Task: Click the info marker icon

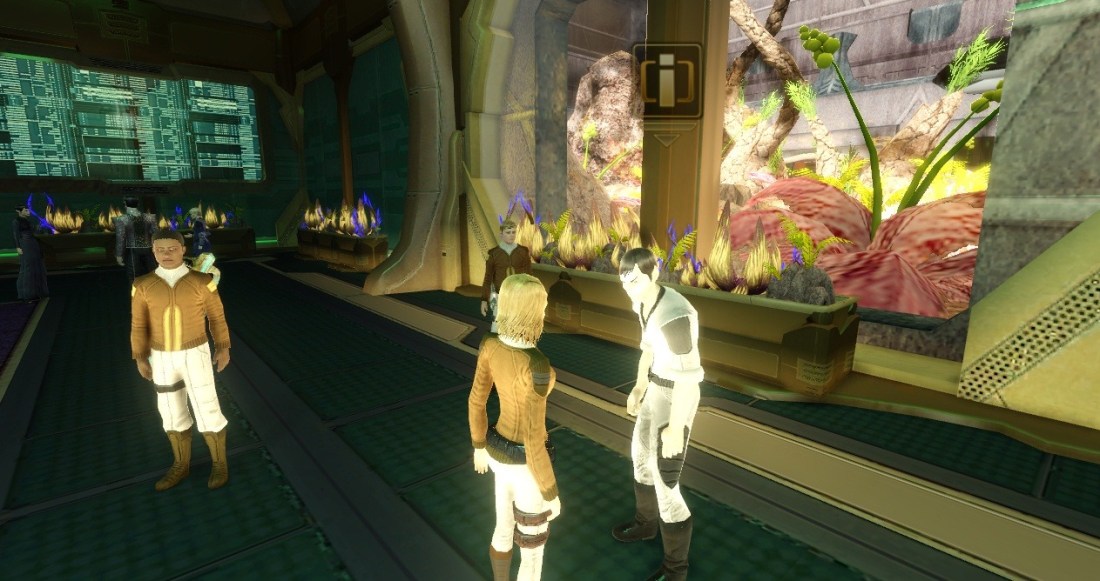Action: coord(667,80)
